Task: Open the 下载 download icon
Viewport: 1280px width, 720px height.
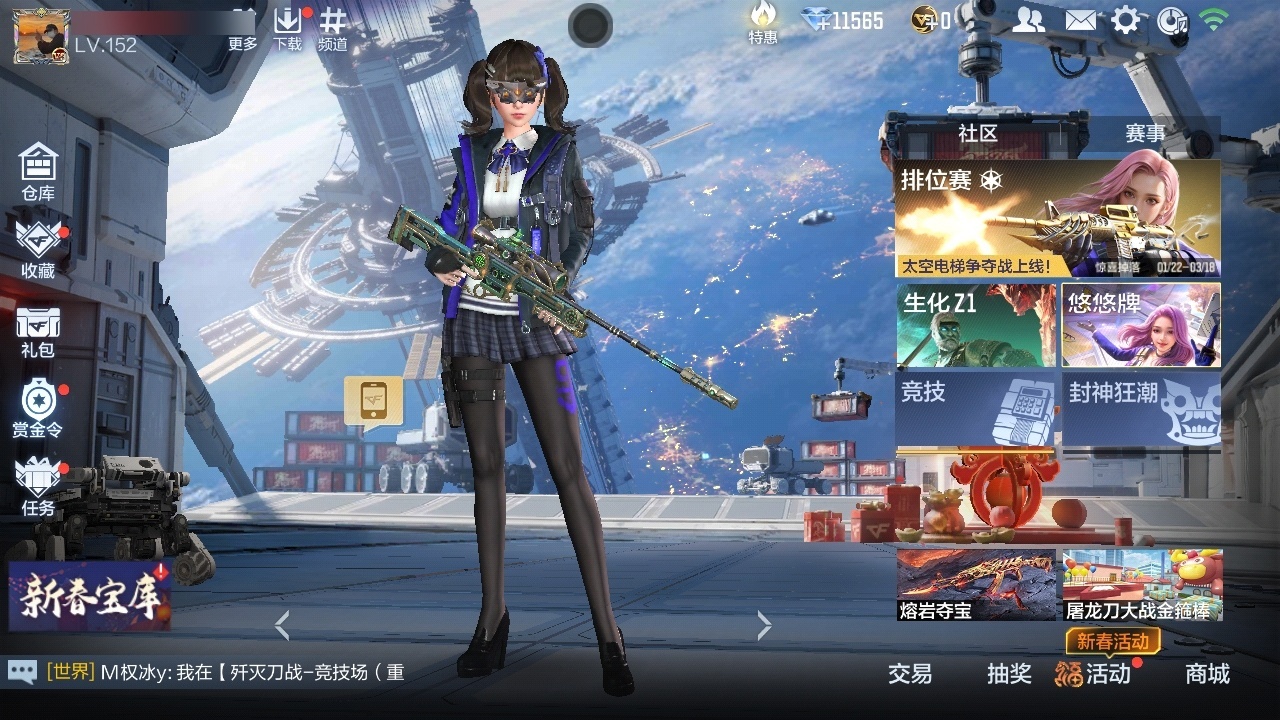Action: [x=287, y=28]
